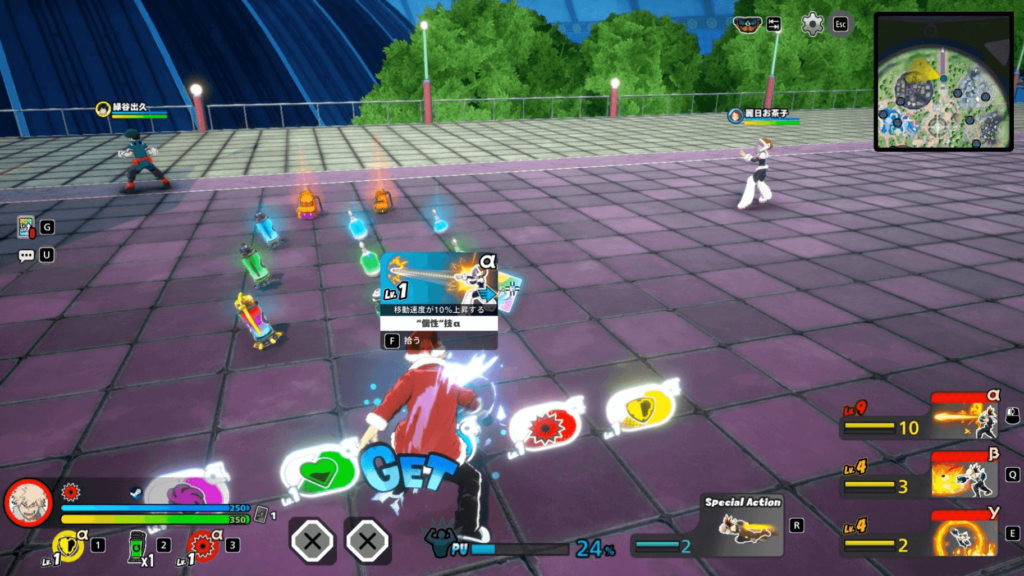Activate the alpha quirk skill icon
Viewport: 1024px width, 576px height.
tap(962, 415)
